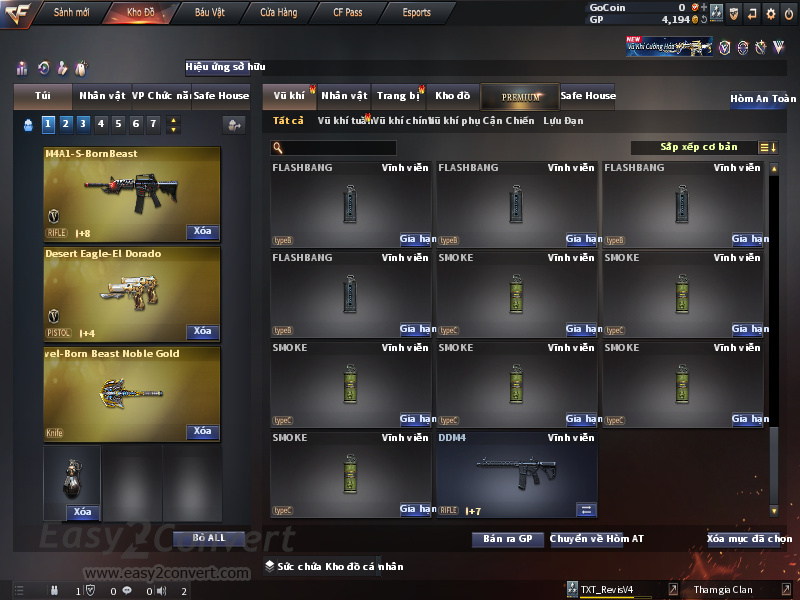The width and height of the screenshot is (800, 600).
Task: Unequip everything with Bỏ ALL
Action: [x=209, y=538]
